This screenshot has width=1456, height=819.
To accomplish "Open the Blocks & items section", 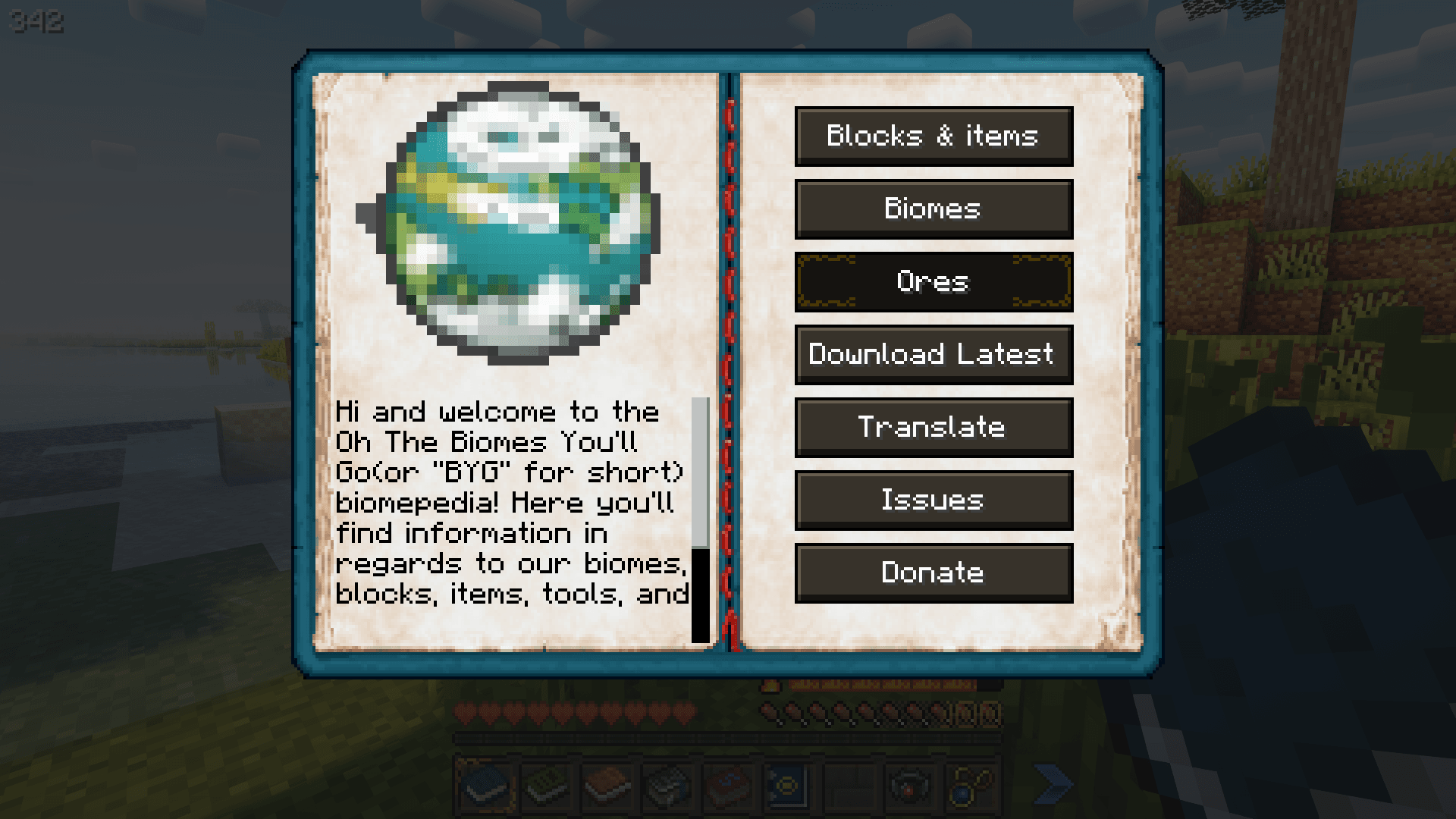I will (933, 136).
